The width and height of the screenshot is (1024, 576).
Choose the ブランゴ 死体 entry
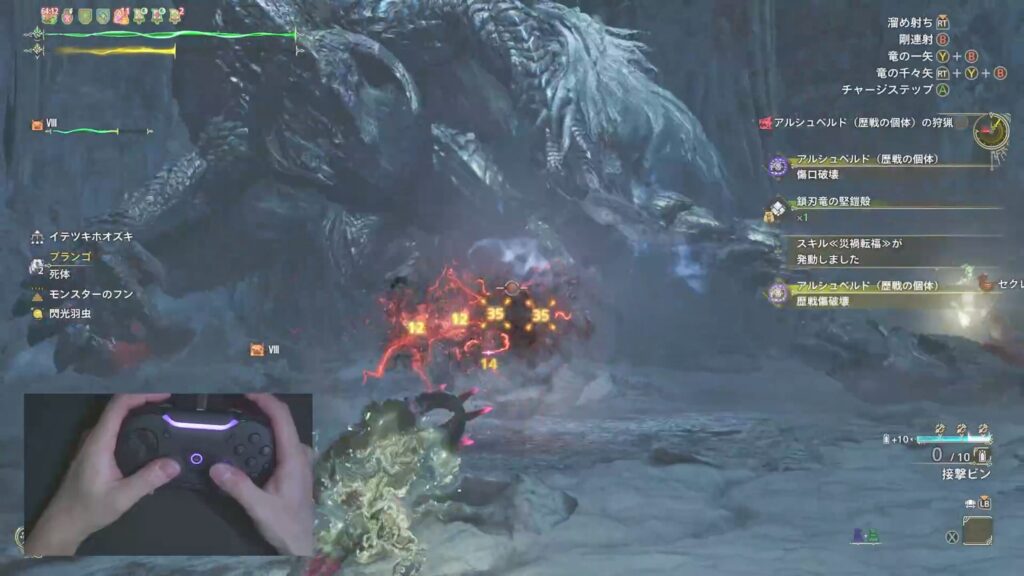(x=71, y=263)
